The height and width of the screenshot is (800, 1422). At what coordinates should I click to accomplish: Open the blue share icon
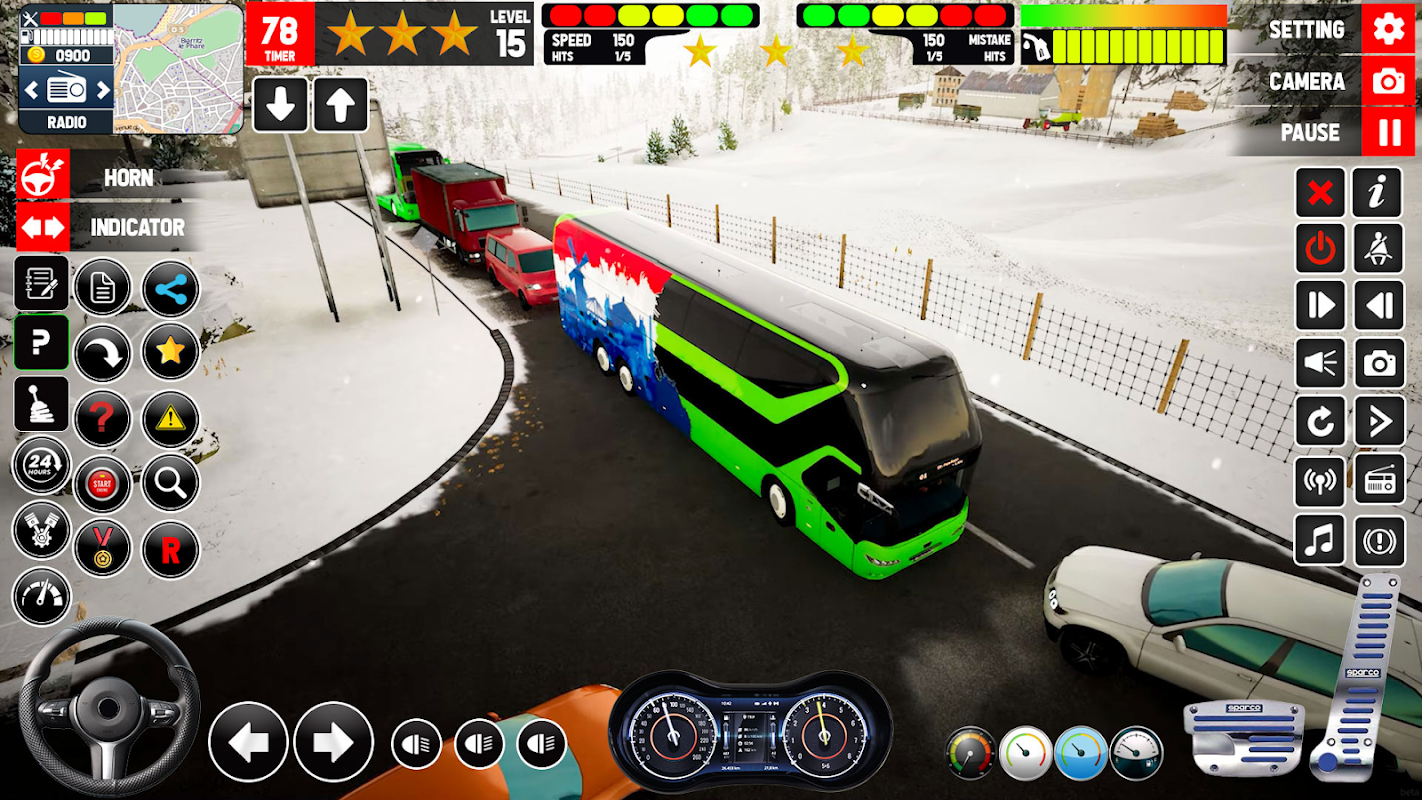[x=171, y=290]
